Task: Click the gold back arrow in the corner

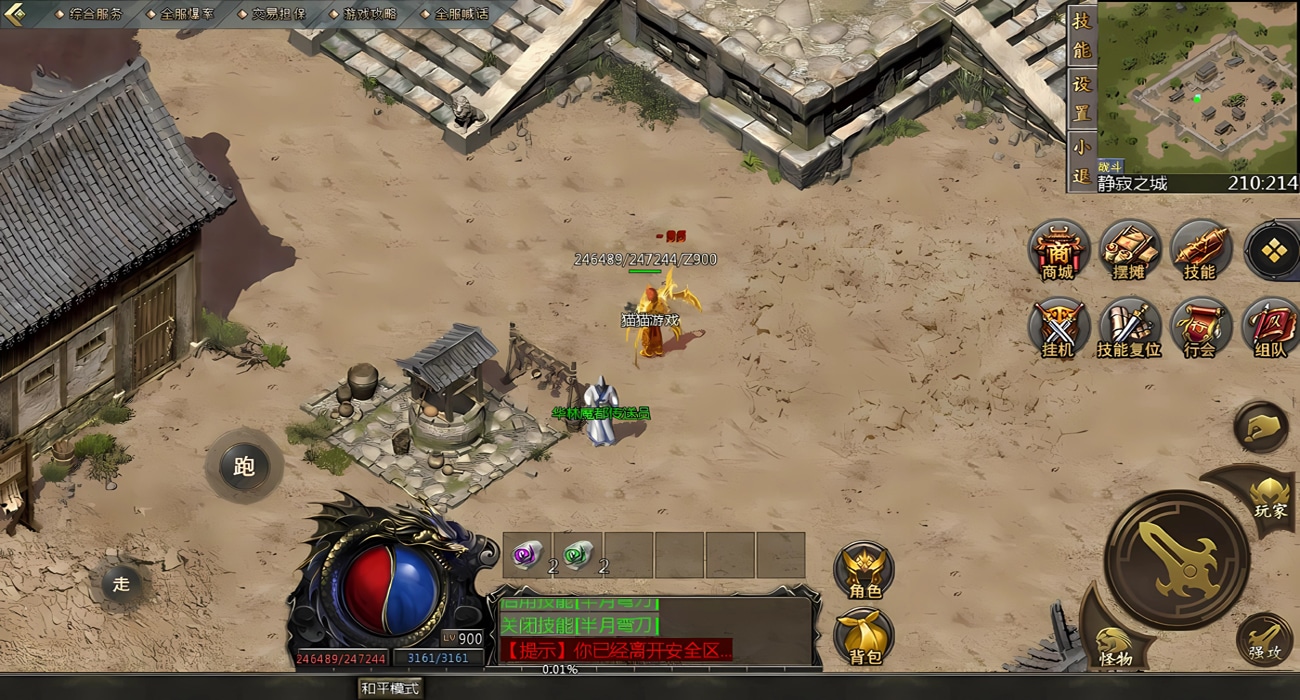Action: (x=14, y=14)
